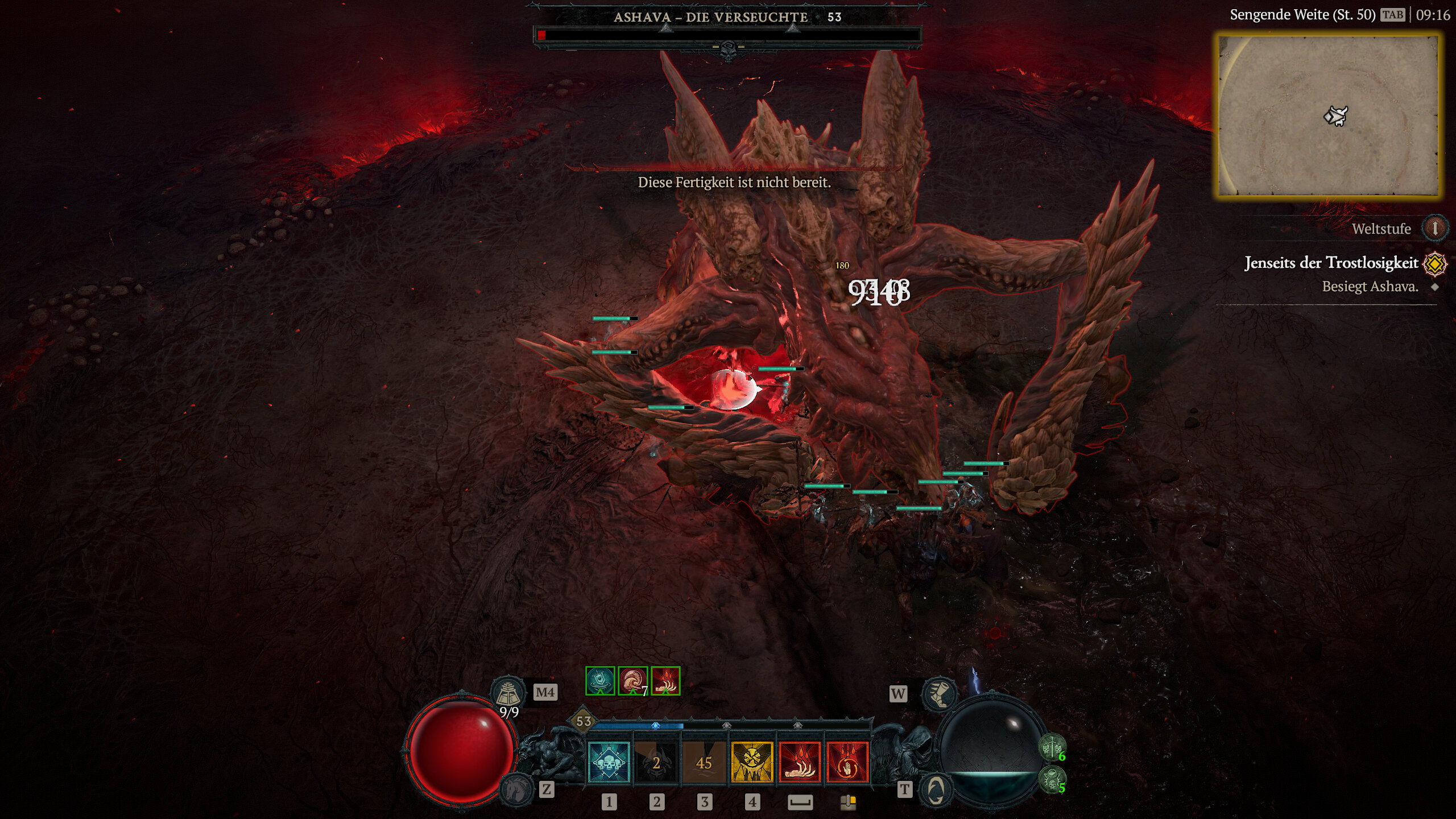Screen dimensions: 1456x819
Task: Trigger the red circling-hand blood skill
Action: (847, 763)
